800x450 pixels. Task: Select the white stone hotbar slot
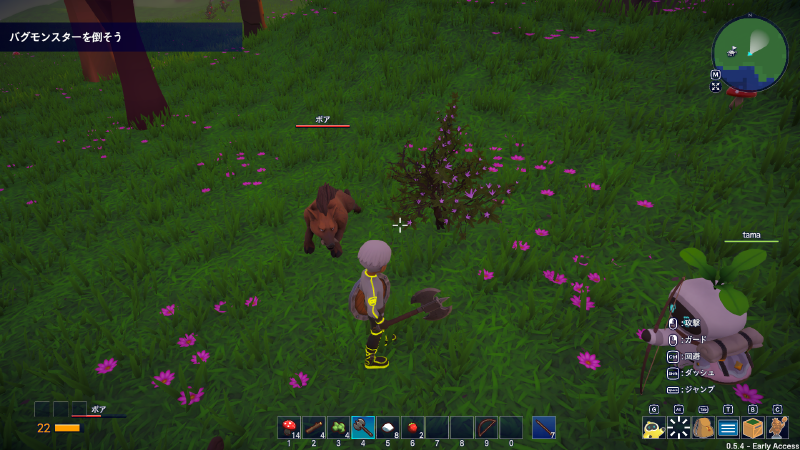pyautogui.click(x=387, y=427)
